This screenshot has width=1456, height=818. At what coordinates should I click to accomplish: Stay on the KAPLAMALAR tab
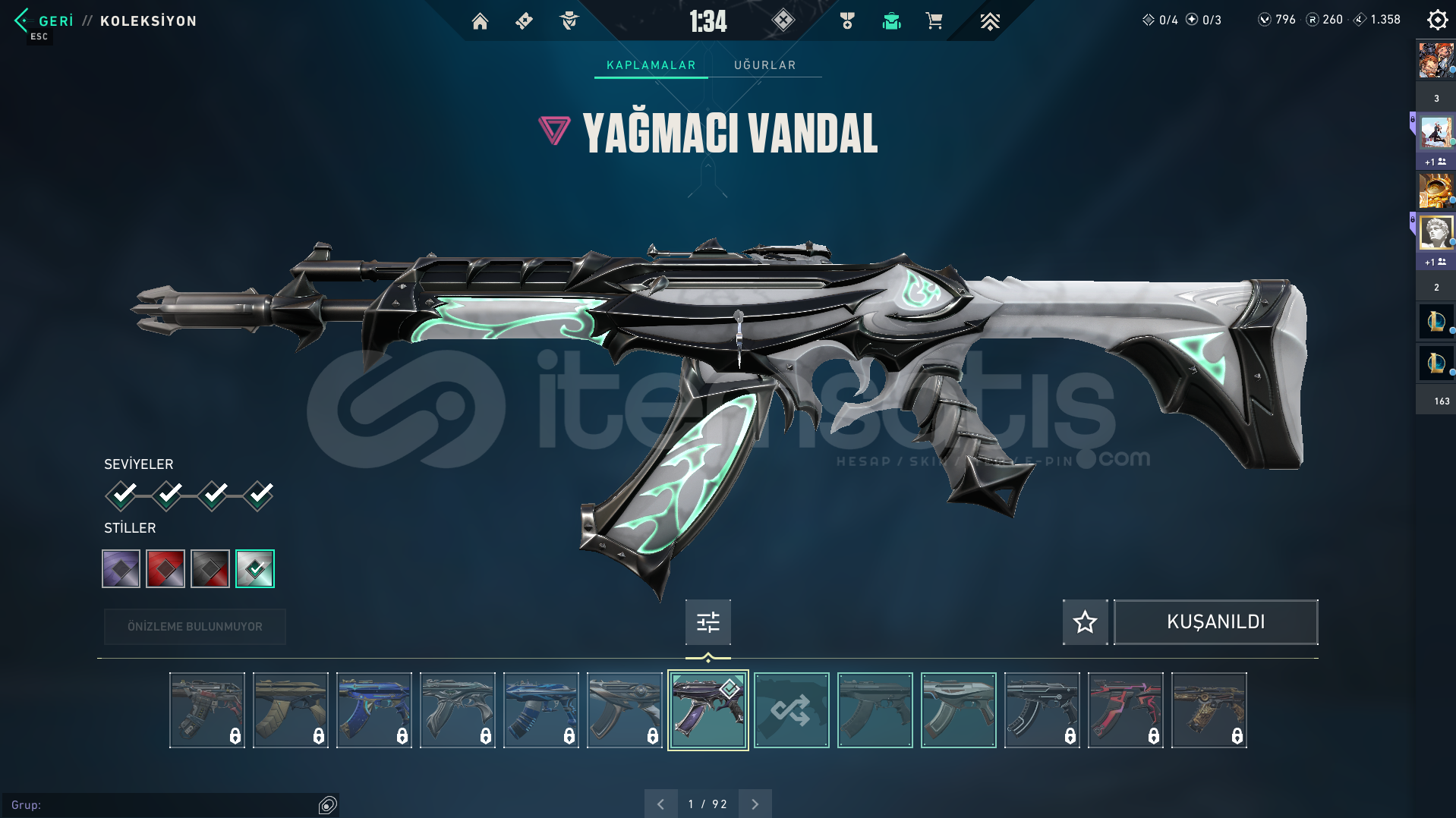point(650,64)
